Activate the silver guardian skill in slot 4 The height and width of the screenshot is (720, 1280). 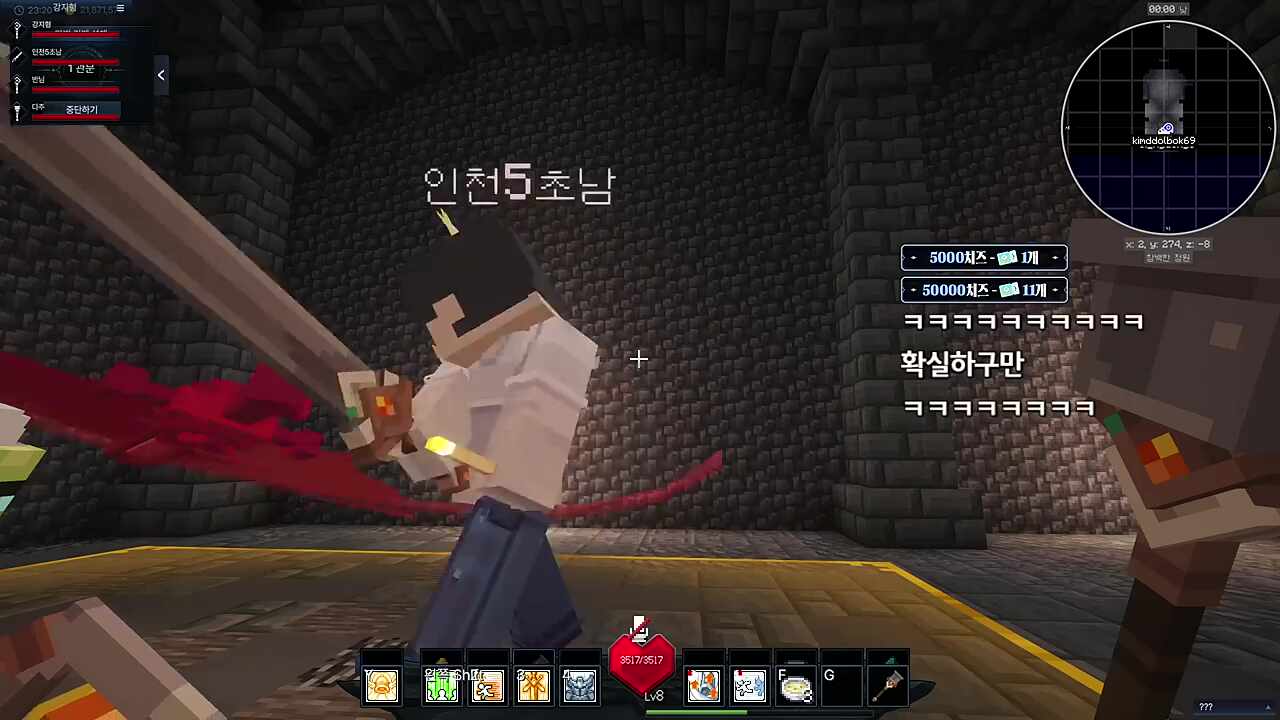580,684
